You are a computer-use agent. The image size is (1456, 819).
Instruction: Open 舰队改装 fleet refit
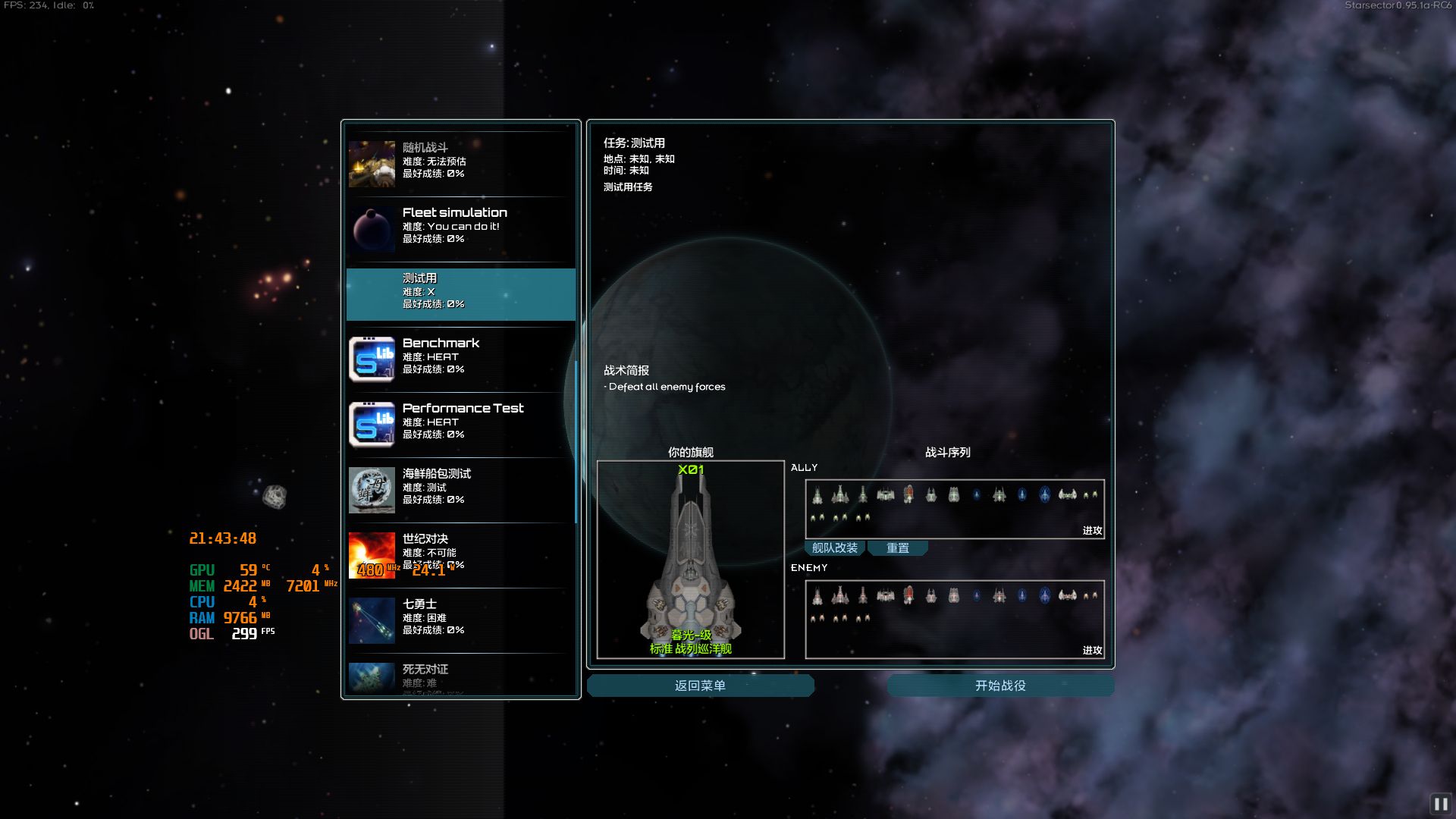click(834, 548)
